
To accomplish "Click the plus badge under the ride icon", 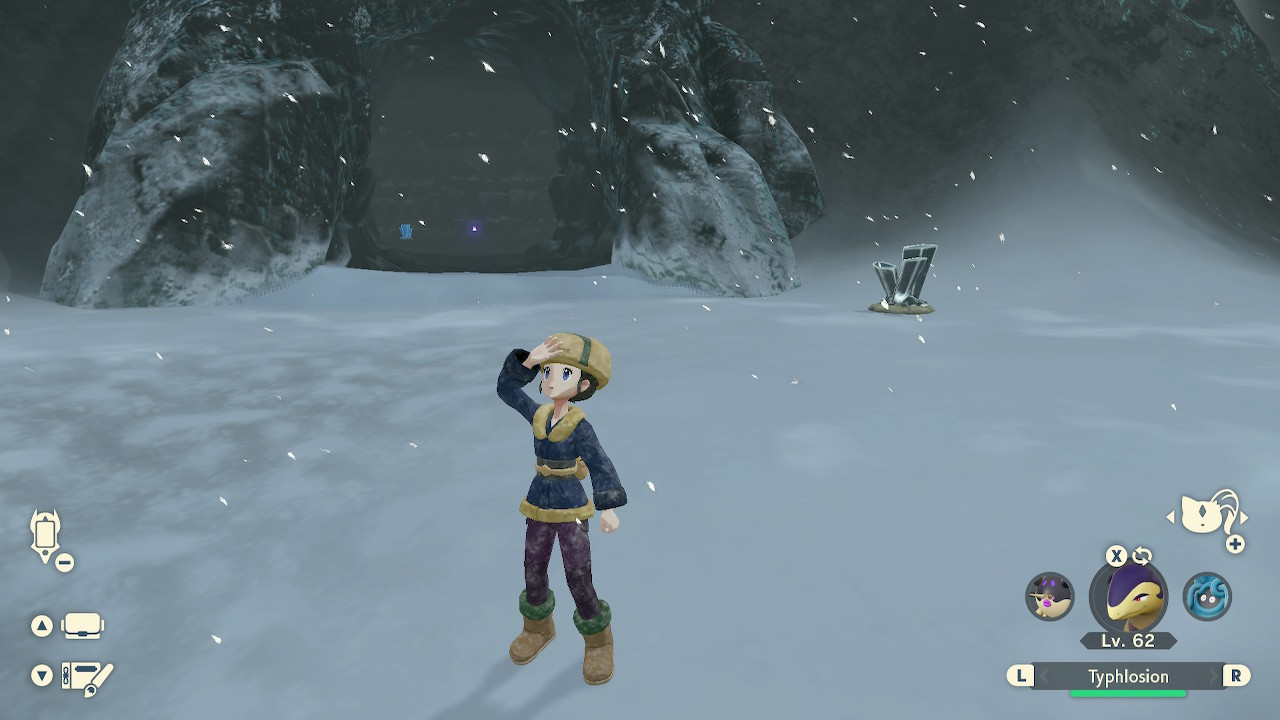I will pos(1234,544).
